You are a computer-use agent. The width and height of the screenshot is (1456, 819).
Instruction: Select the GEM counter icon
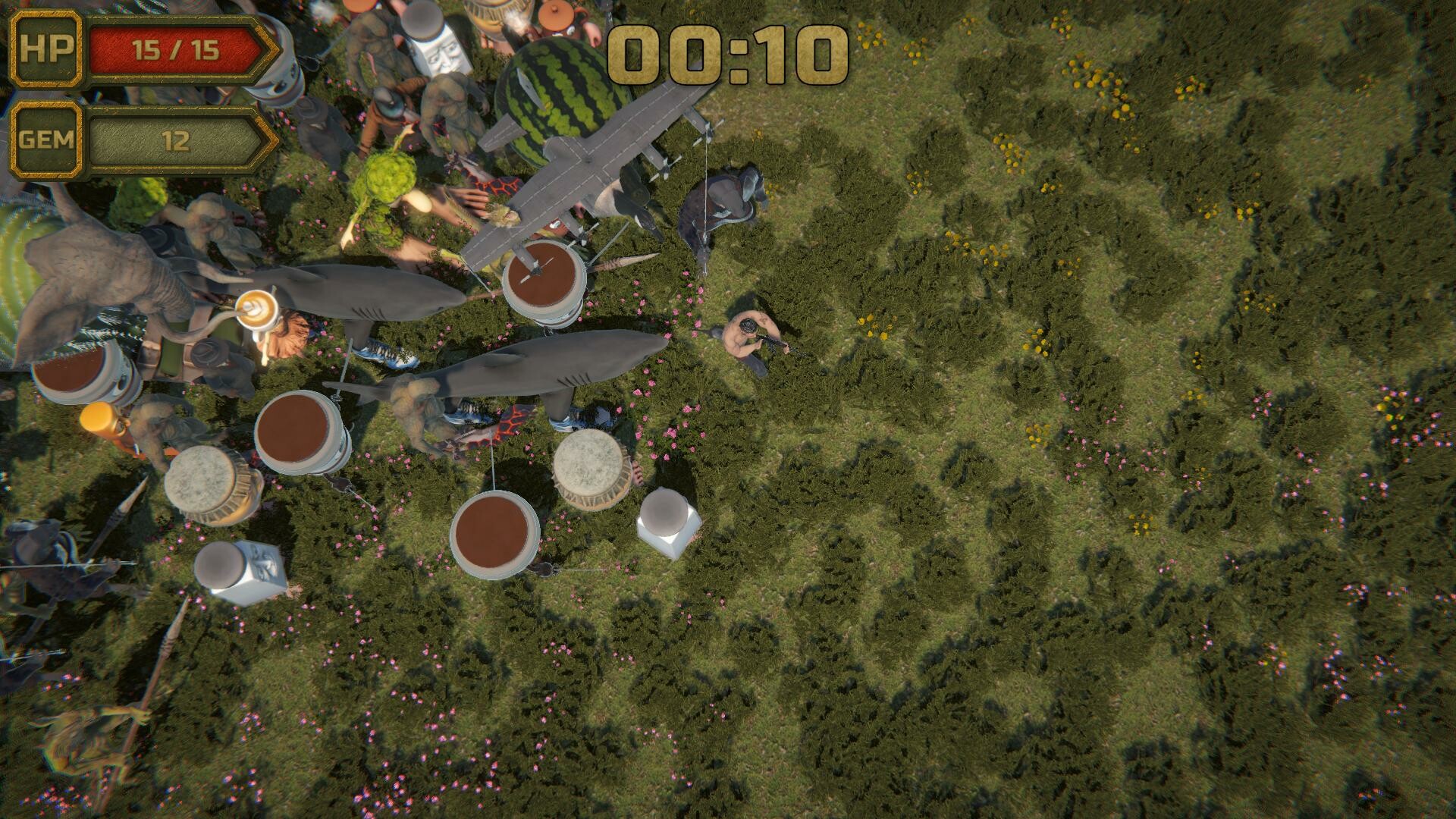point(47,139)
